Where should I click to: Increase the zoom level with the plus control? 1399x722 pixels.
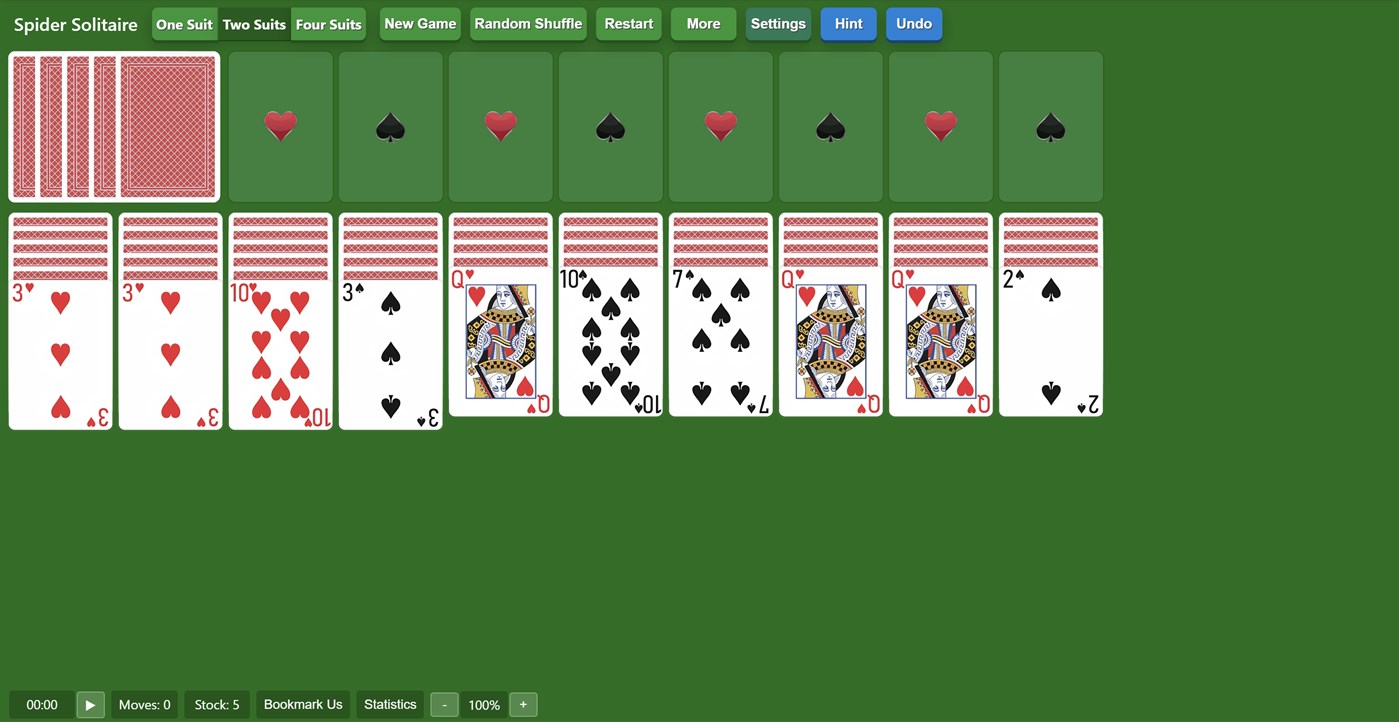pos(523,704)
